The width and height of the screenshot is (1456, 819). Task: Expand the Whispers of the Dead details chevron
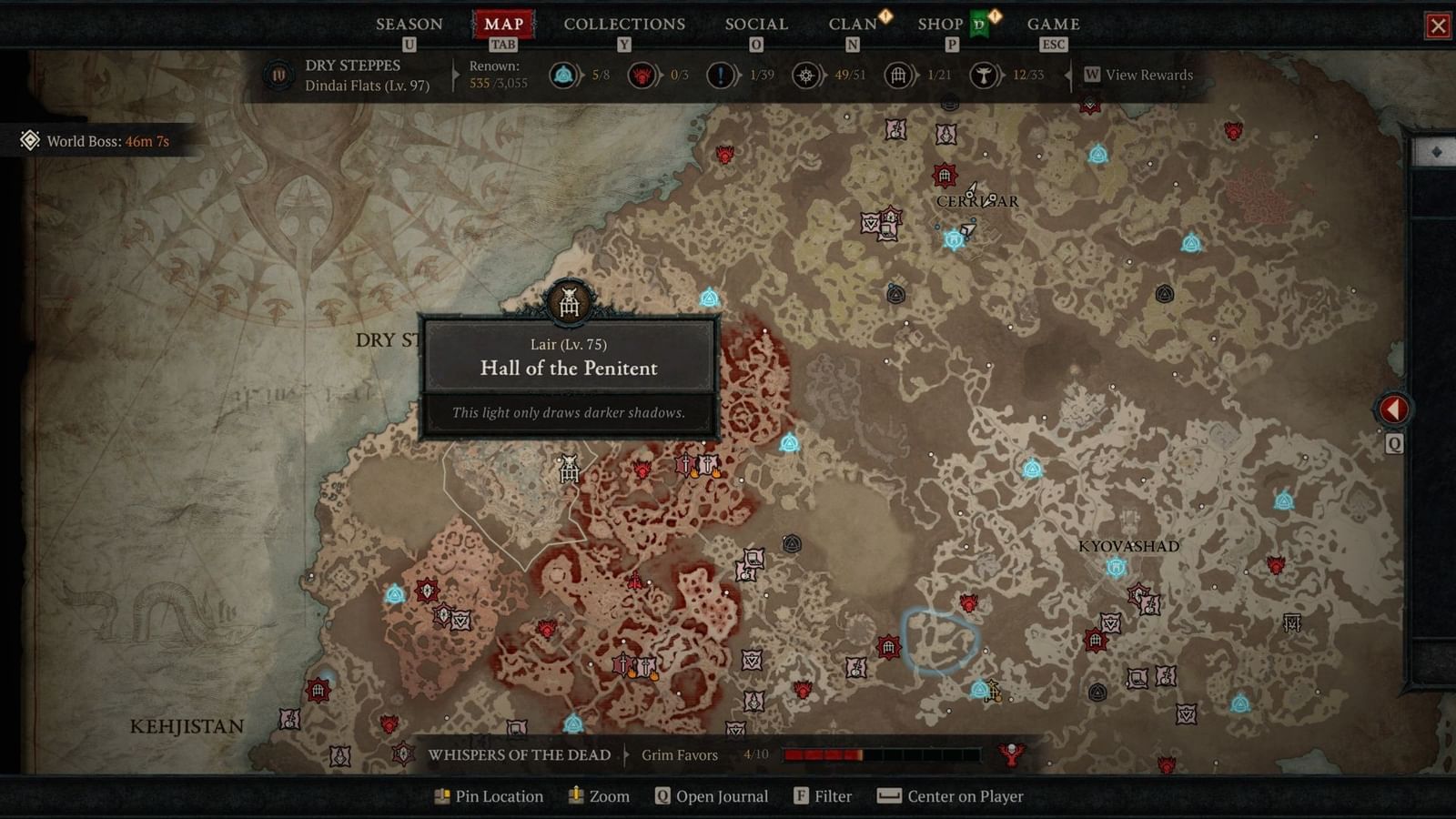(x=628, y=754)
